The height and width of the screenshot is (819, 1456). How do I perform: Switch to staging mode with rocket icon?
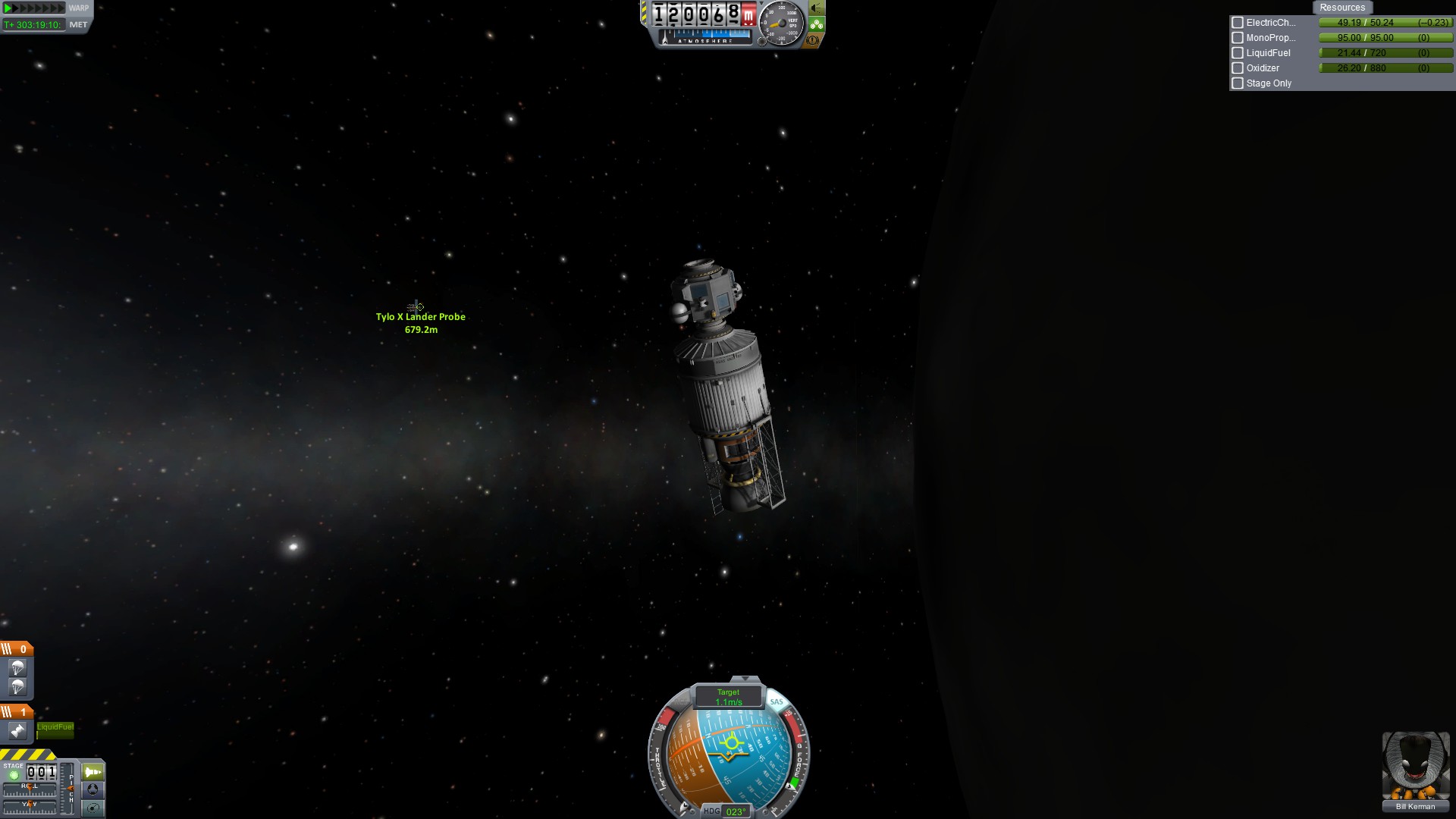(93, 772)
